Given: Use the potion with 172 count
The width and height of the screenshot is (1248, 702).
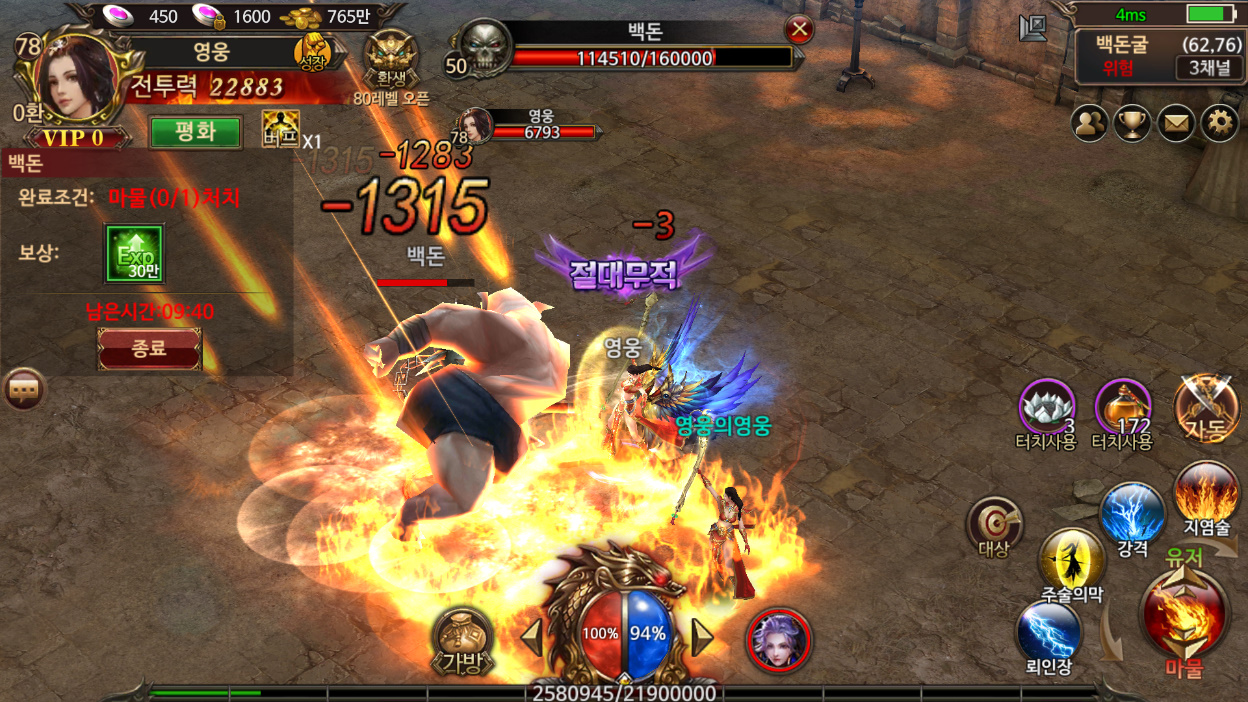Looking at the screenshot, I should click(x=1122, y=408).
